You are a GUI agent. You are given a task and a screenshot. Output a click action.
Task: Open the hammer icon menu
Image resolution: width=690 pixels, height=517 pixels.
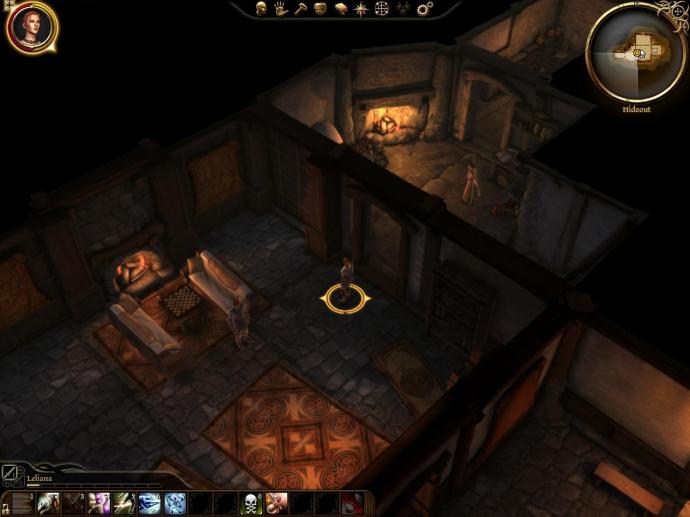click(300, 9)
